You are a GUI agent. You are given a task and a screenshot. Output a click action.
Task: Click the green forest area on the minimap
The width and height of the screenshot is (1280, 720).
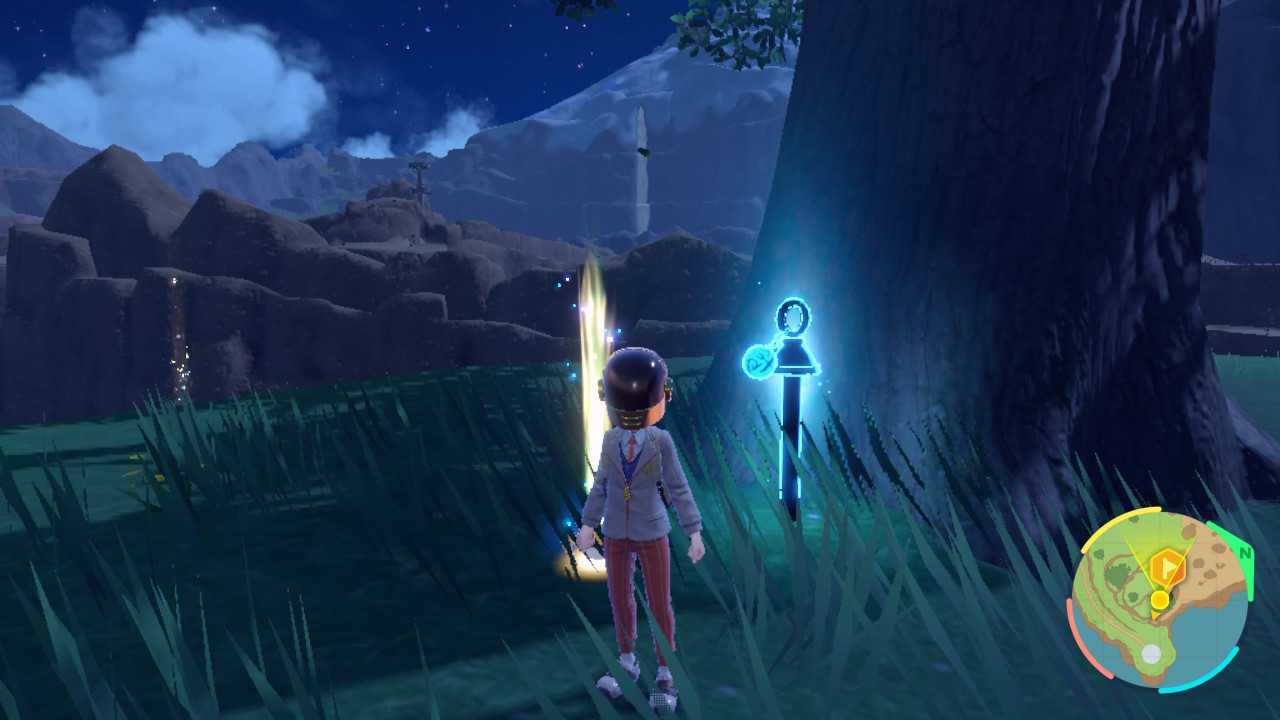(1118, 574)
